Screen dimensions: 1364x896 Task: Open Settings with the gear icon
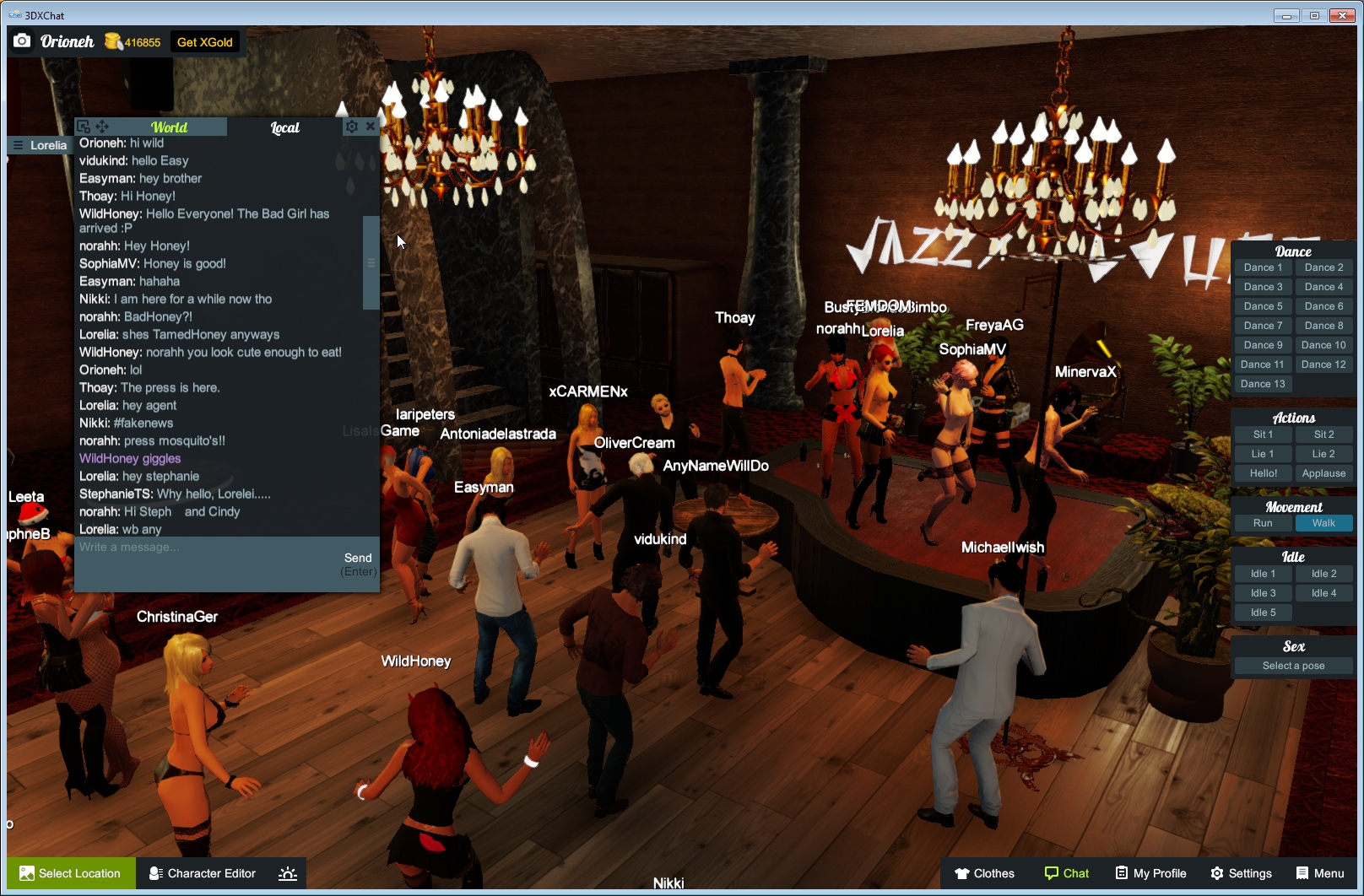[1216, 873]
